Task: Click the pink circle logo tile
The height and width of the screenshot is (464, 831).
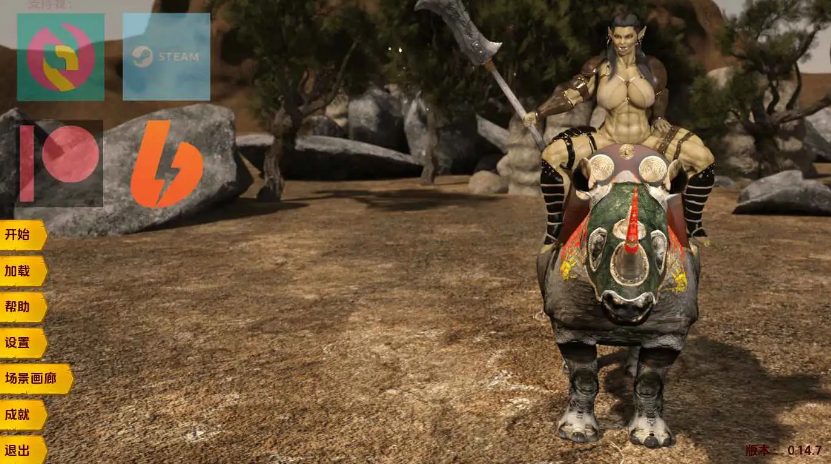Action: 60,57
